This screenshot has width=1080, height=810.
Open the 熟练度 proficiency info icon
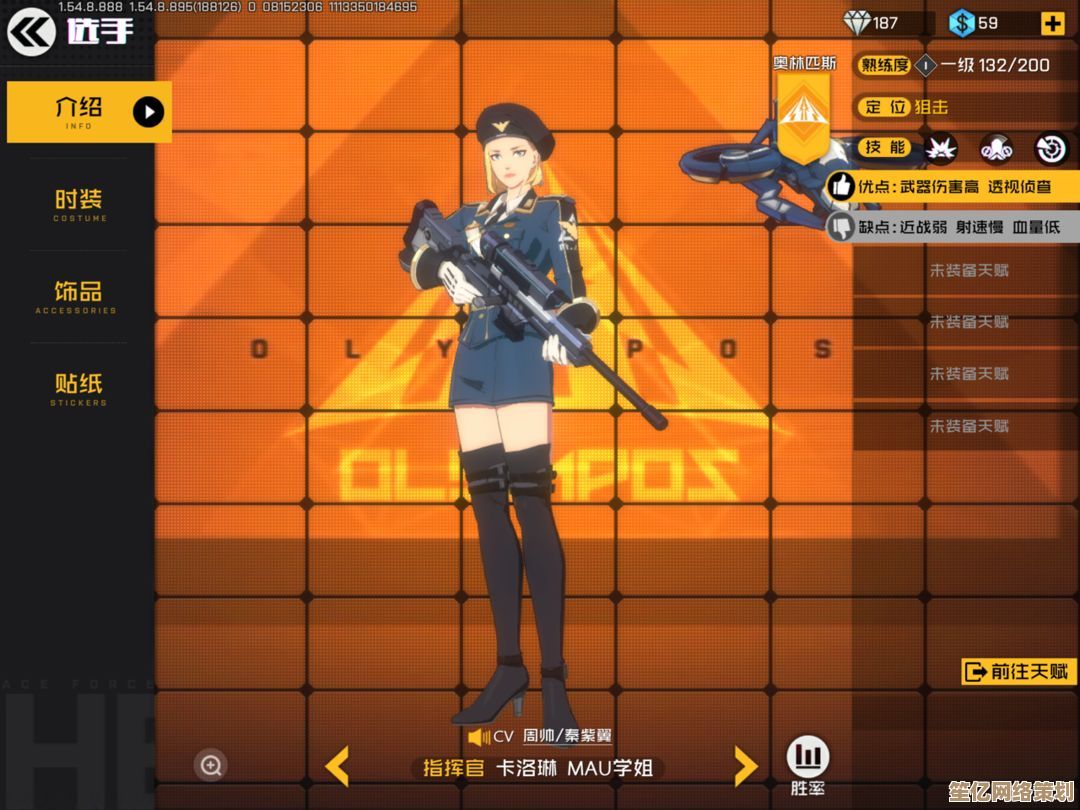tap(926, 66)
